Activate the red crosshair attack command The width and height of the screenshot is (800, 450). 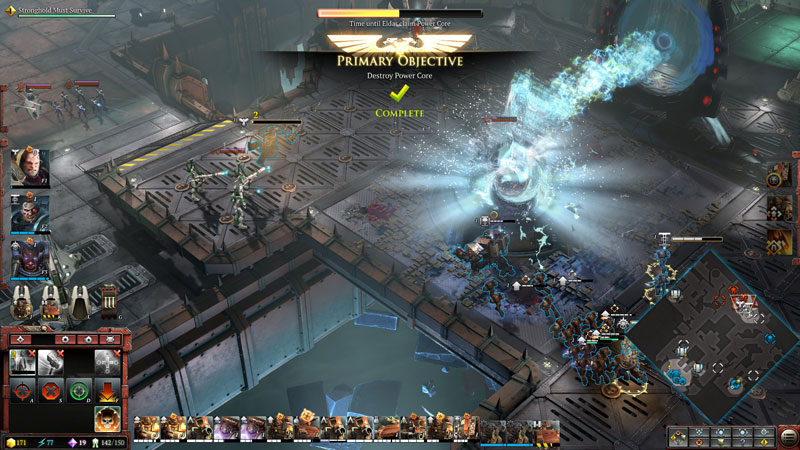tap(22, 389)
